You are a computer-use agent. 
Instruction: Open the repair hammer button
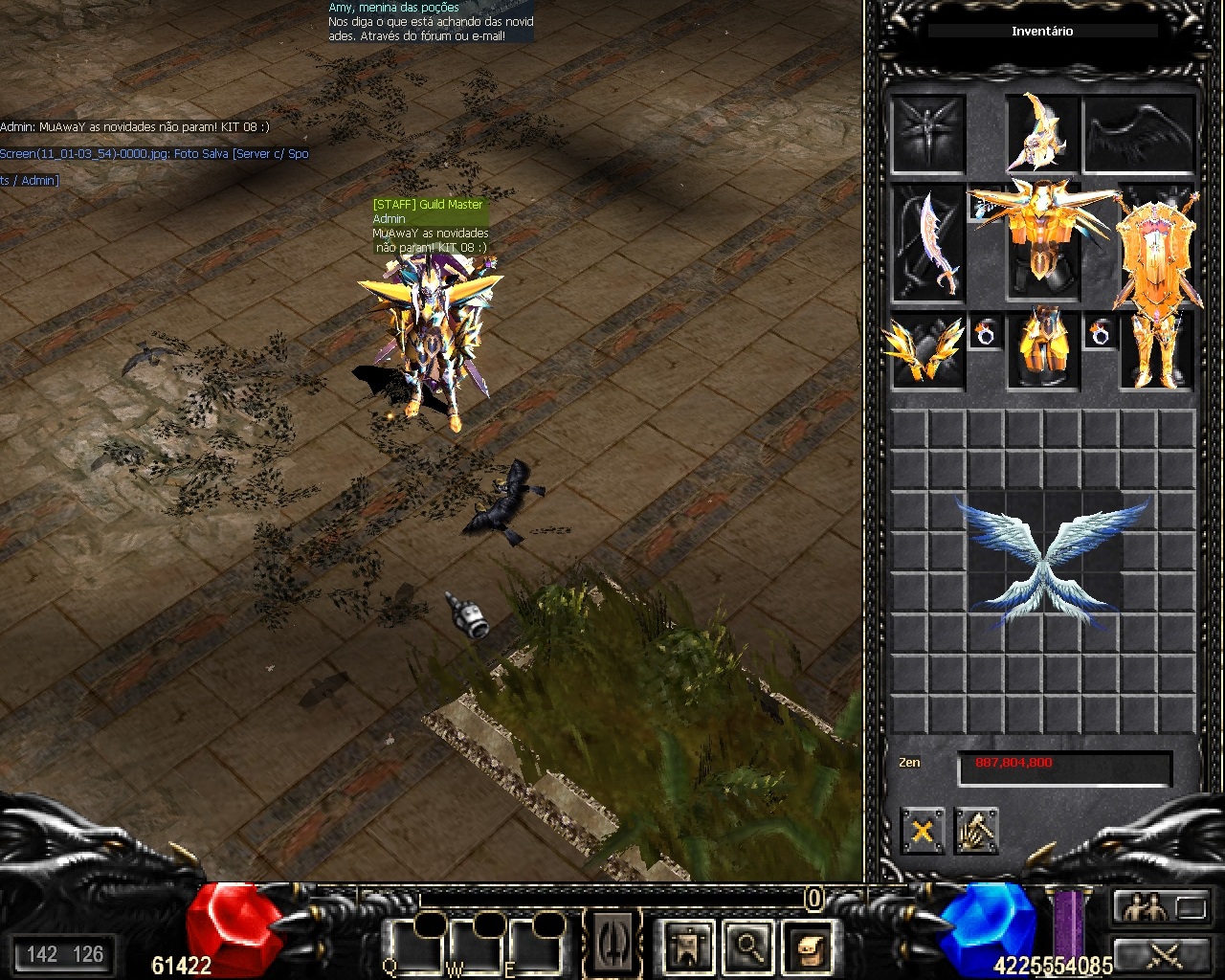[976, 831]
